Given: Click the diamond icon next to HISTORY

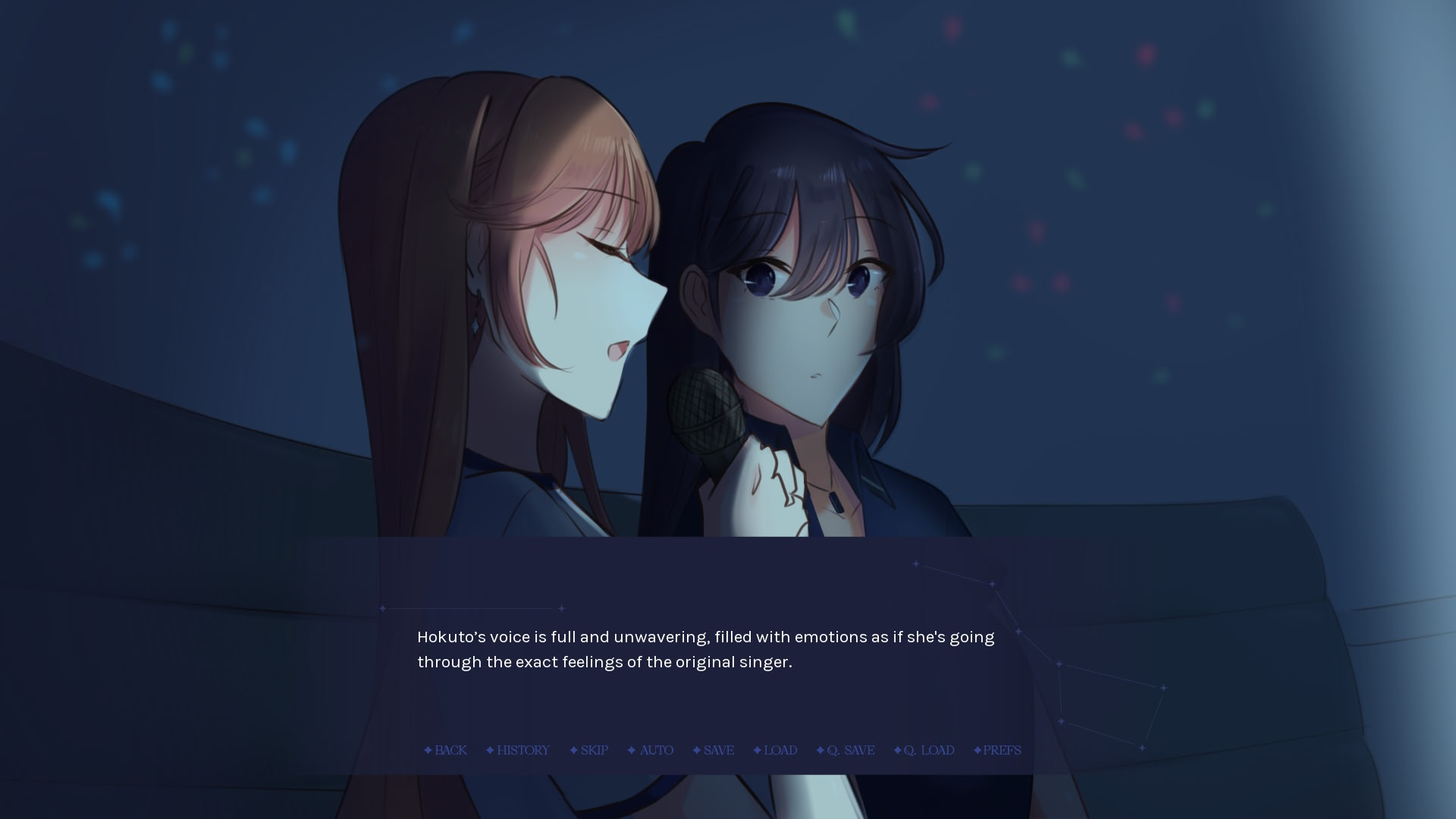Looking at the screenshot, I should tap(489, 750).
